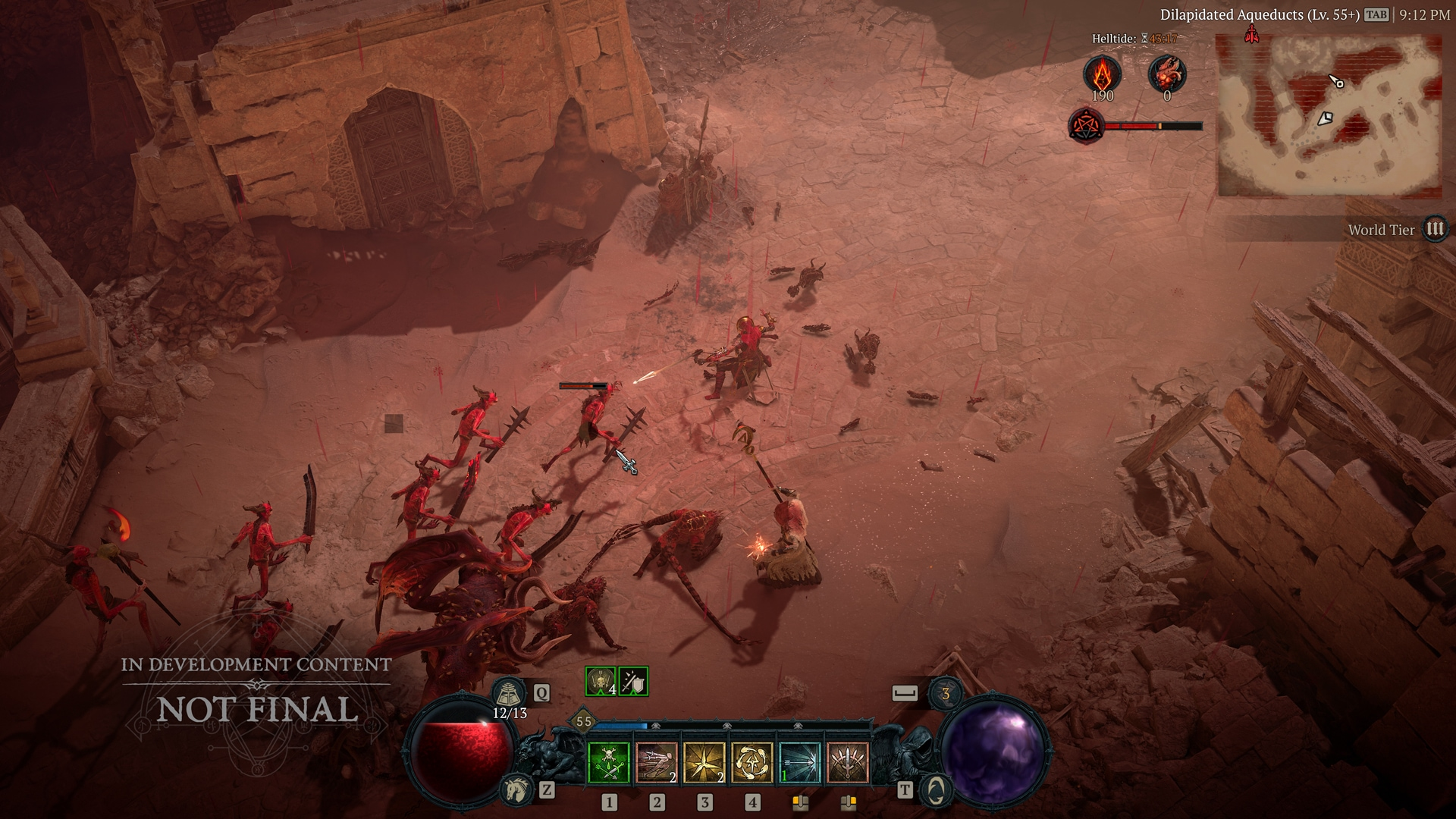Use the dashing figure skill with 2 charges

pos(657,762)
